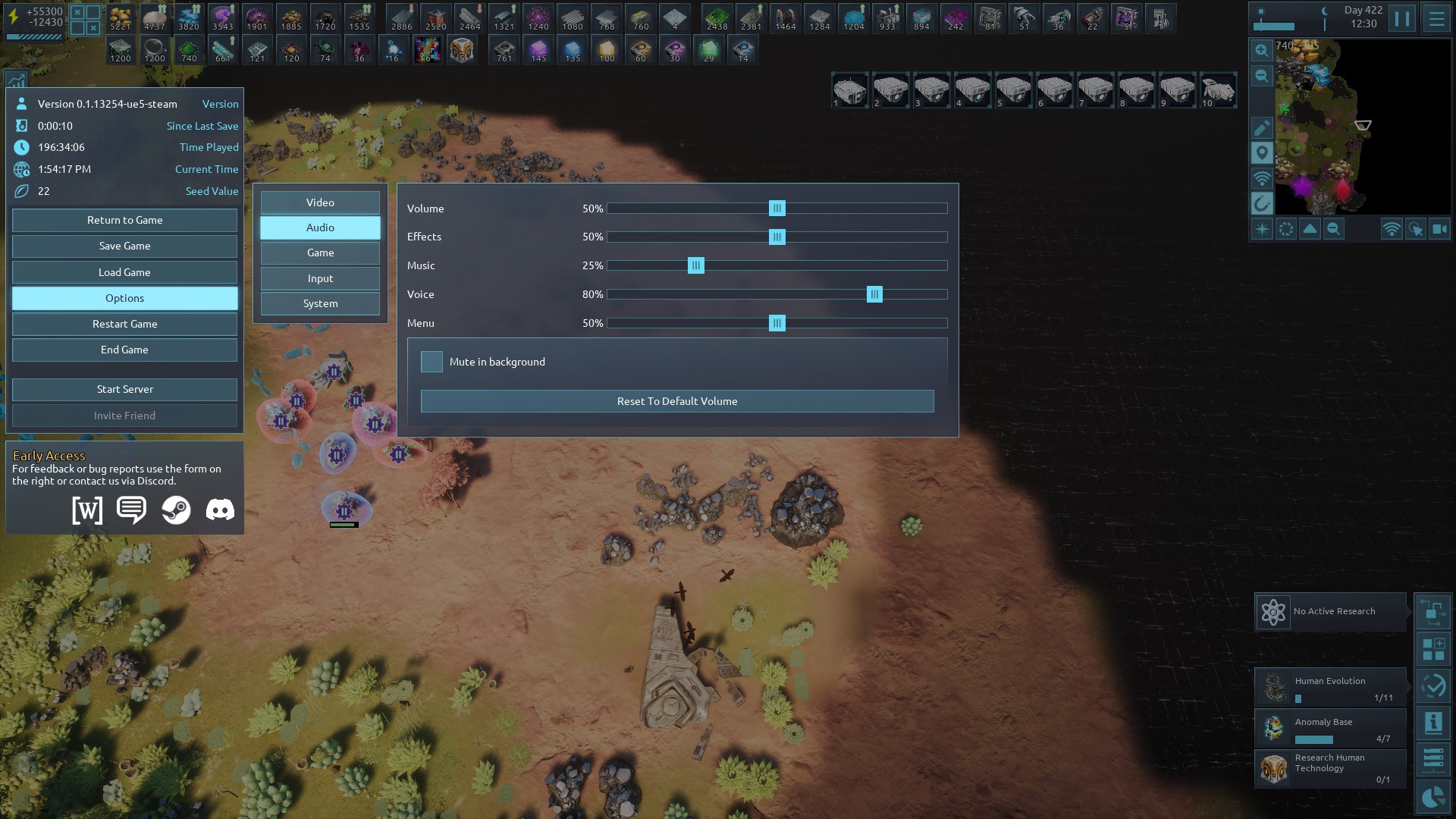
Task: Open the Discord link icon
Action: click(x=220, y=510)
